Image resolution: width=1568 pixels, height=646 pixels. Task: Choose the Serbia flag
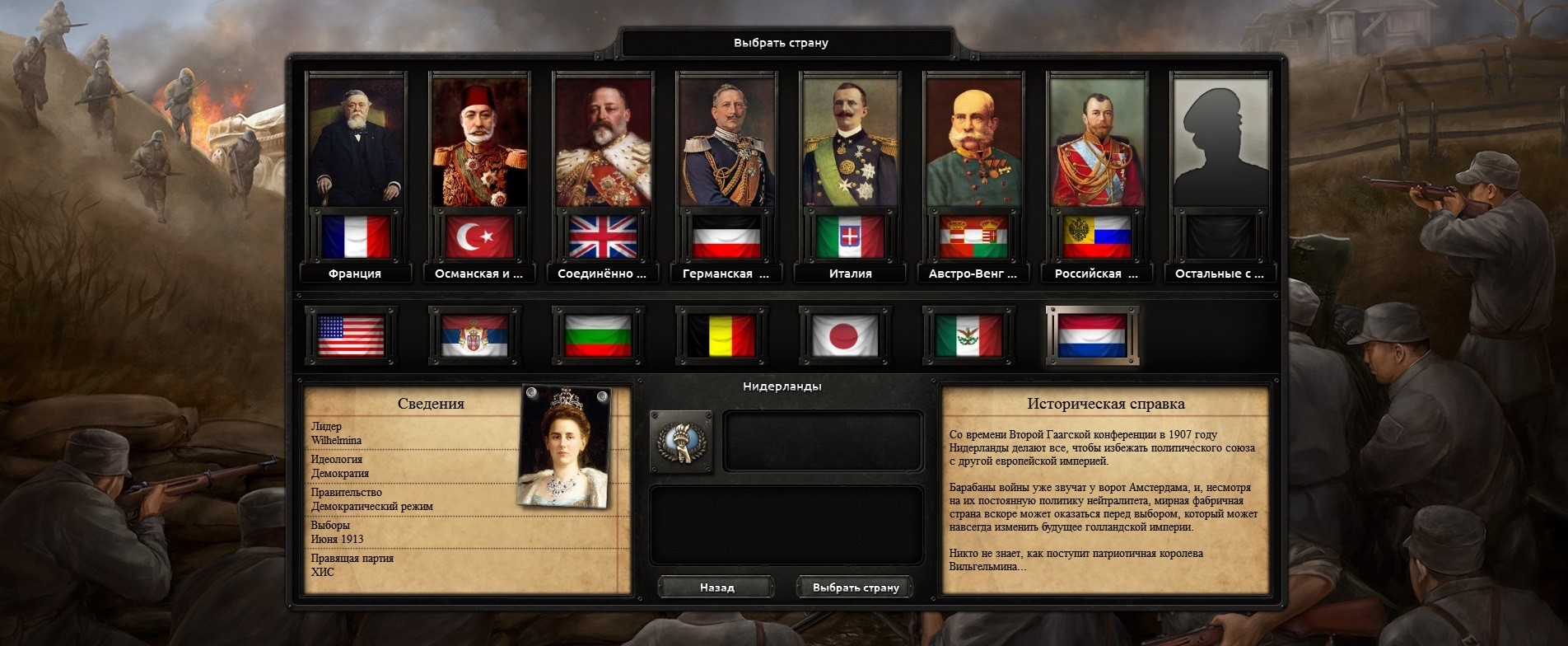474,336
